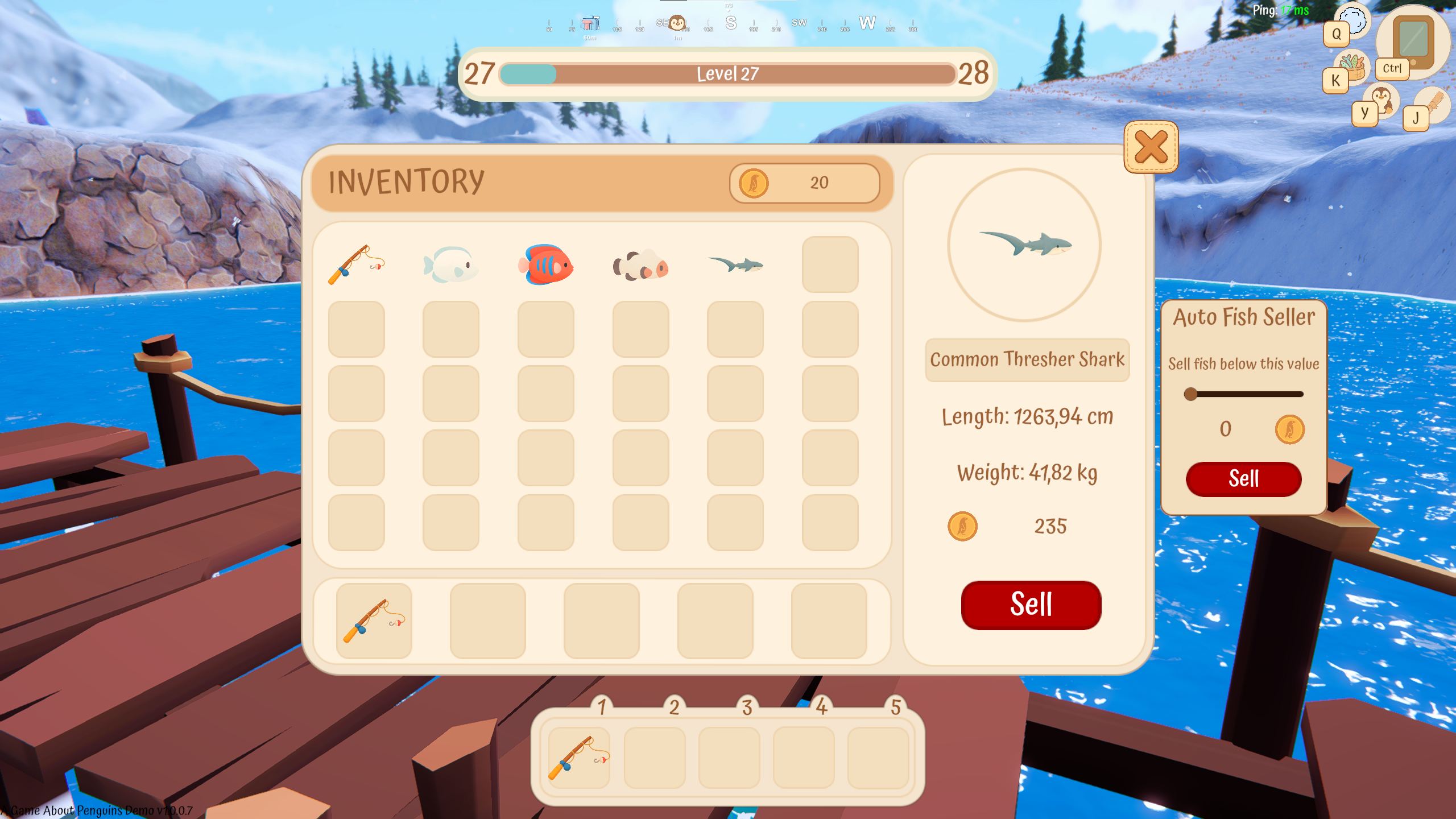
Task: Select the fishing rod in the inventory grid
Action: (356, 265)
